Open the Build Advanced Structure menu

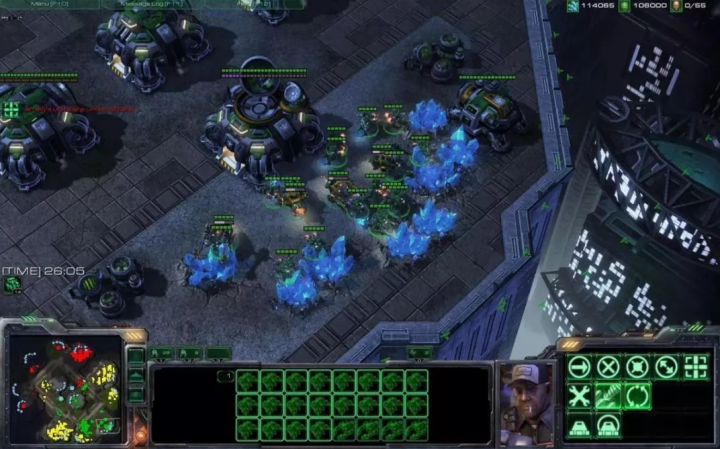tap(608, 426)
